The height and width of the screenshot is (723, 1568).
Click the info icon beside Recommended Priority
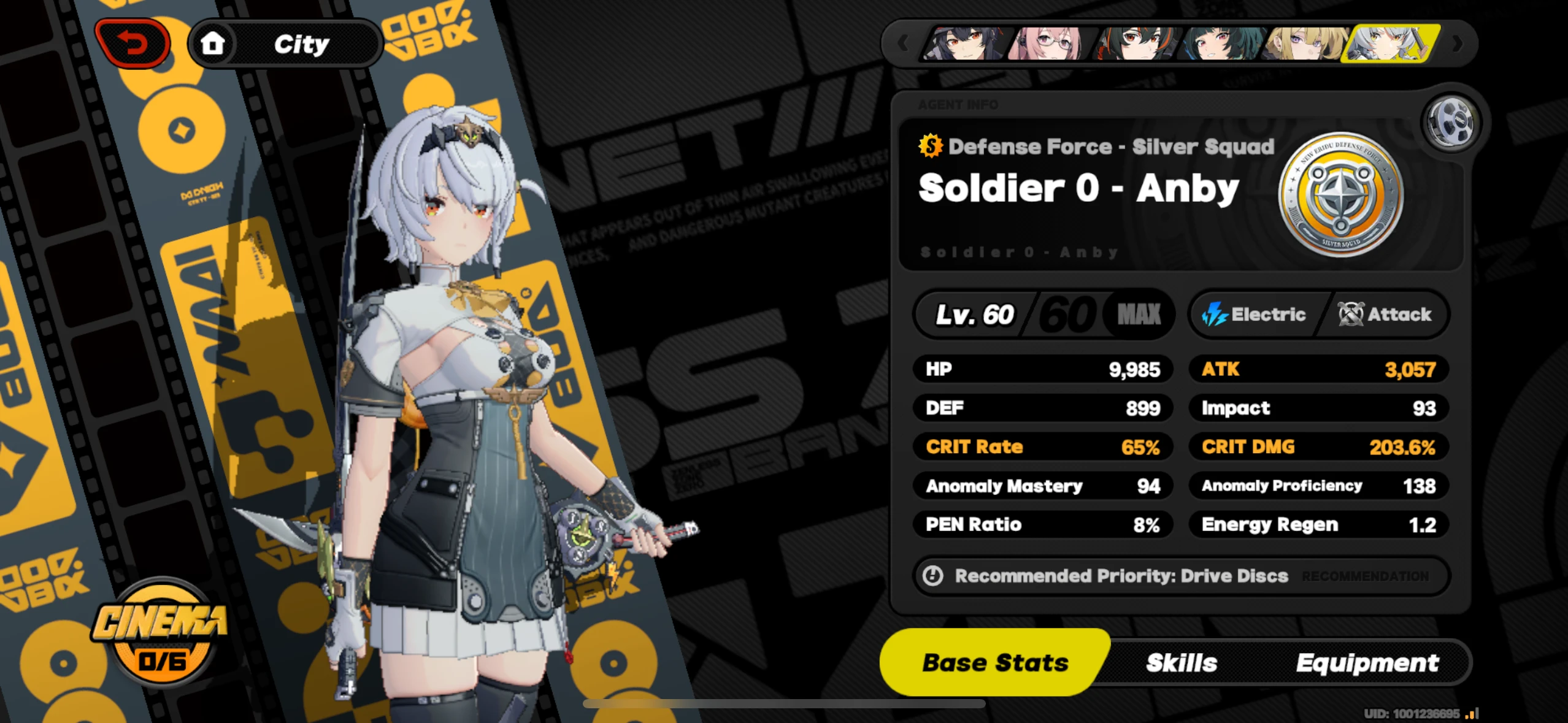[932, 576]
